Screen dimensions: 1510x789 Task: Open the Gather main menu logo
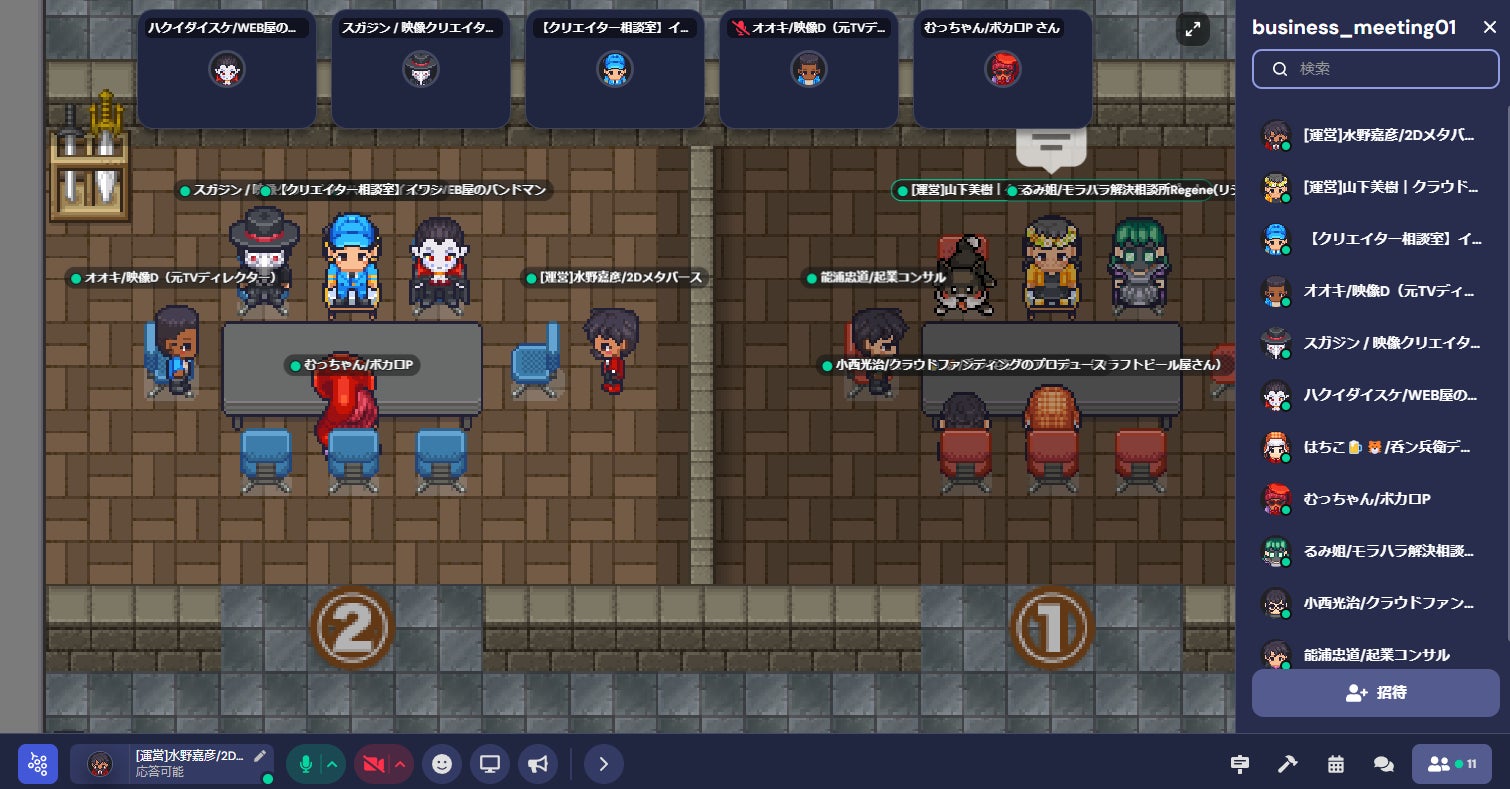coord(38,764)
